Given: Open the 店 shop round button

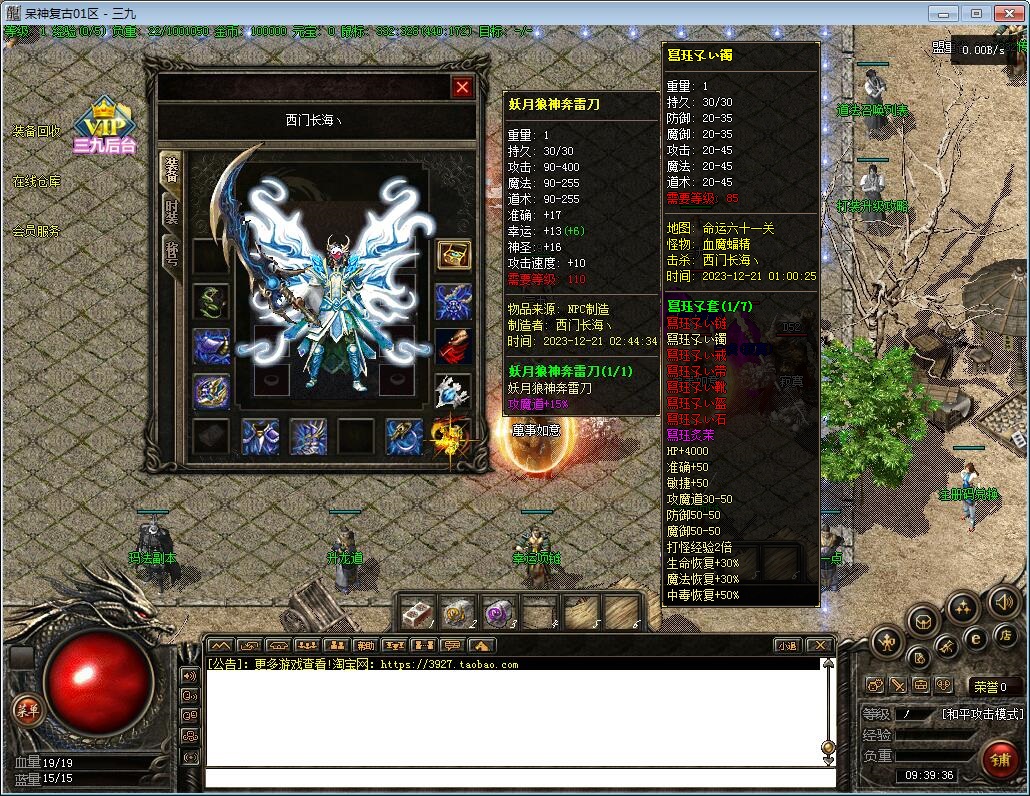Looking at the screenshot, I should pos(1005,635).
